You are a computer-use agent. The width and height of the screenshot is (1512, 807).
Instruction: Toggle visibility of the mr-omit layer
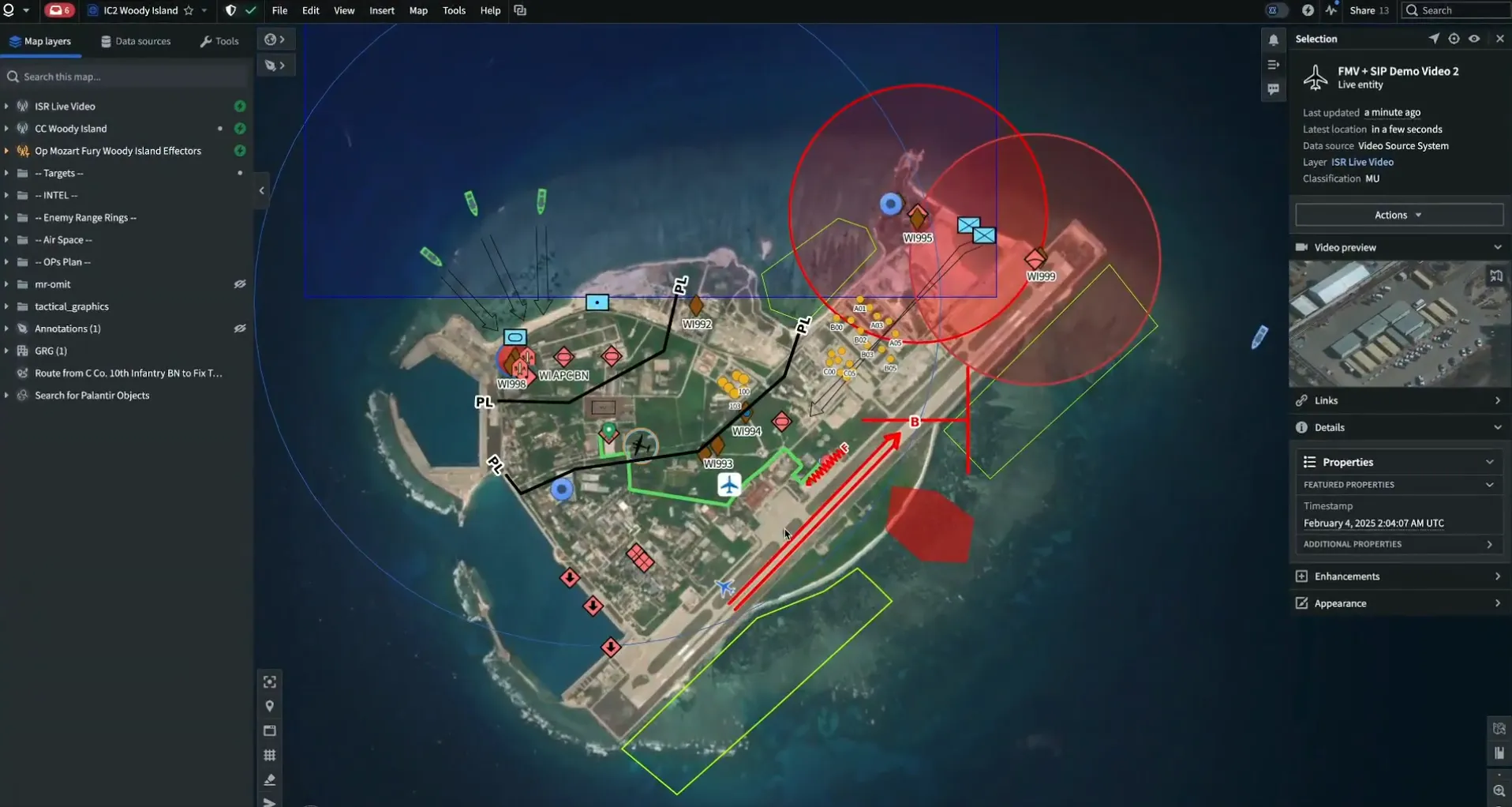click(x=239, y=284)
